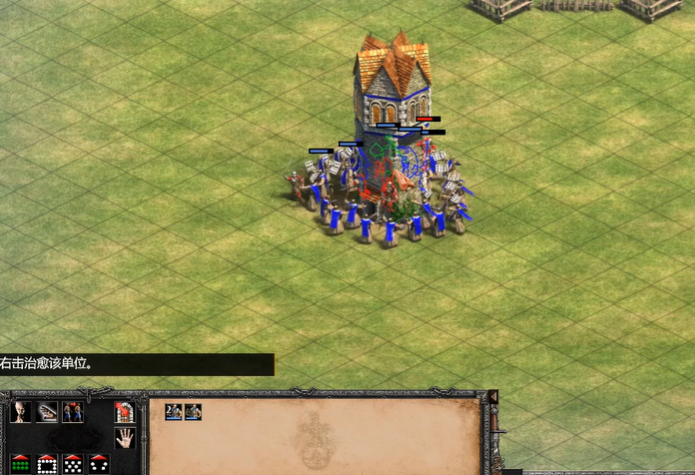Select the second unit portrait in selection panel
This screenshot has width=695, height=475.
193,411
